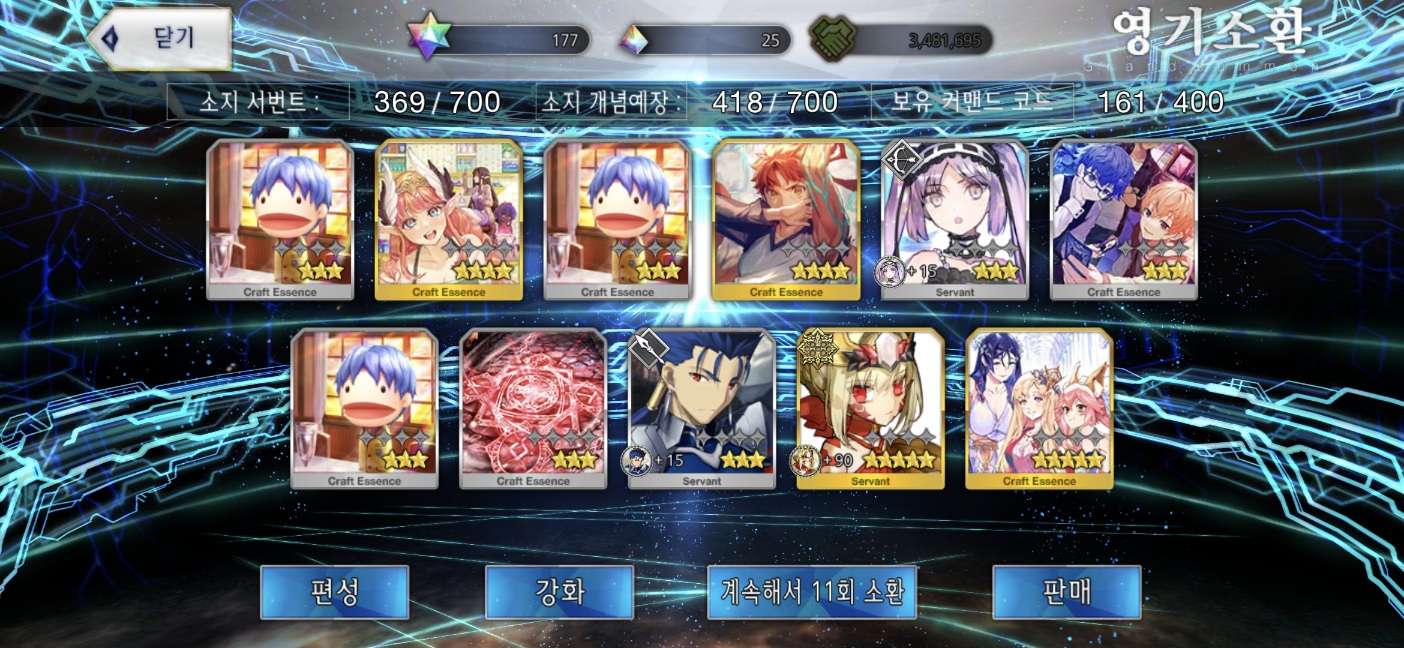The width and height of the screenshot is (1404, 648).
Task: Select the five-star blonde servant card
Action: 870,408
